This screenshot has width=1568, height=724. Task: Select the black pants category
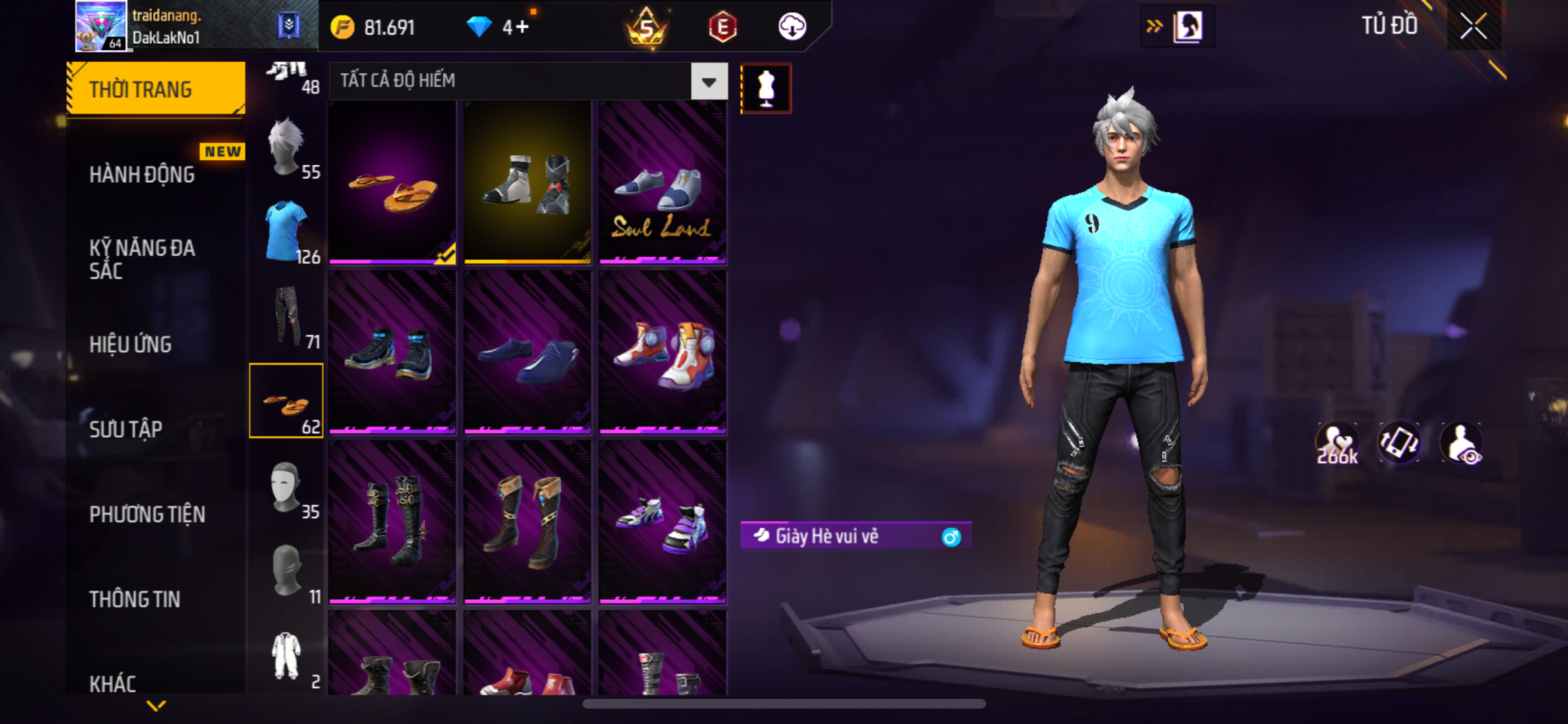286,317
